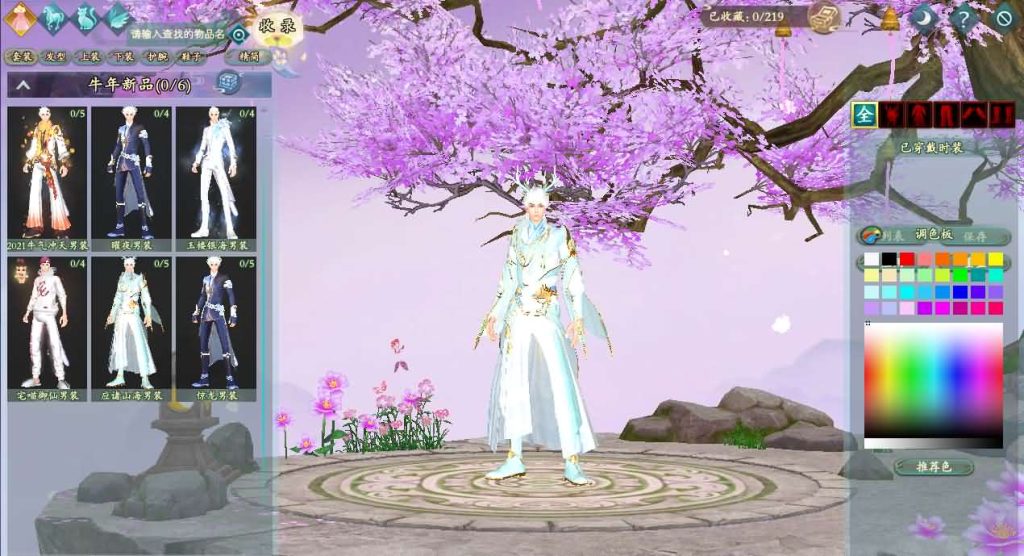Screen dimensions: 1024x556
Task: Click the 保存 save color button
Action: click(x=975, y=236)
